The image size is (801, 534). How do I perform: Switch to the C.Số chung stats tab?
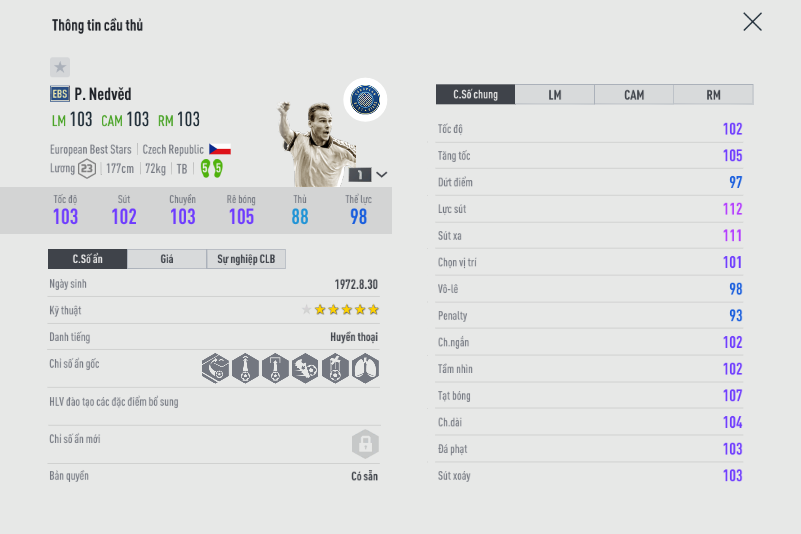475,95
